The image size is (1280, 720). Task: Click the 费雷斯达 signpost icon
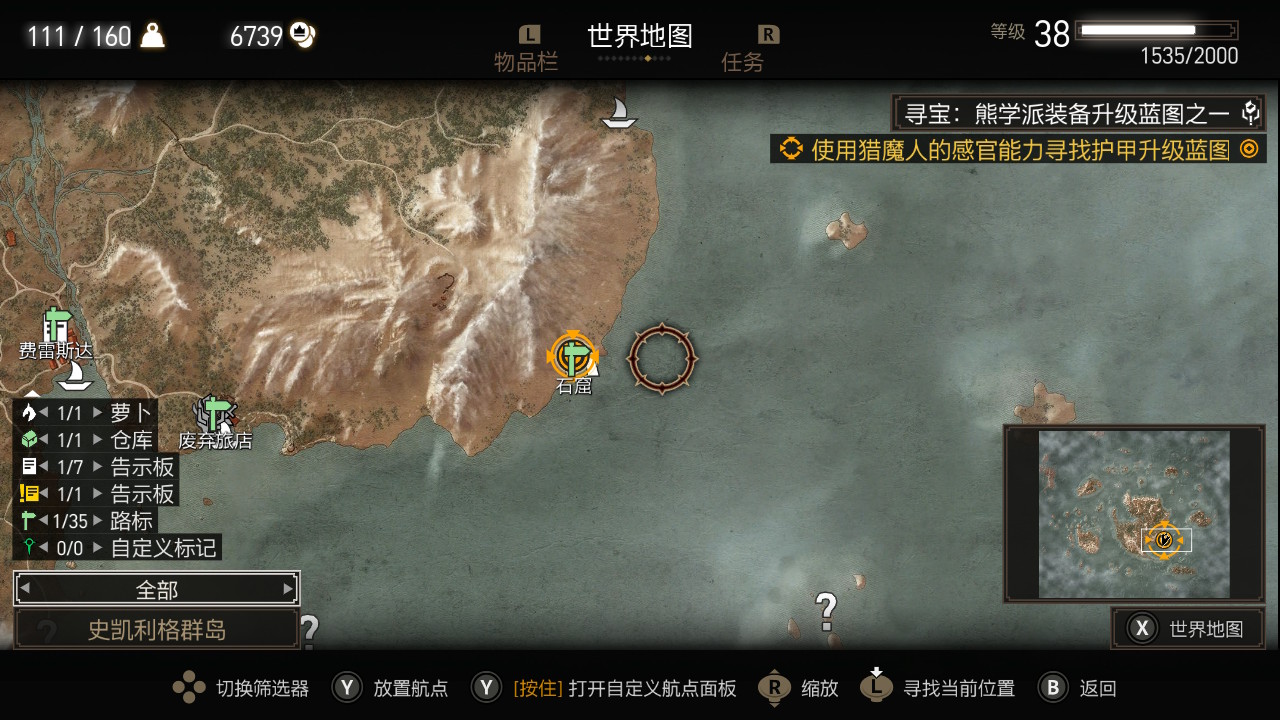(54, 323)
